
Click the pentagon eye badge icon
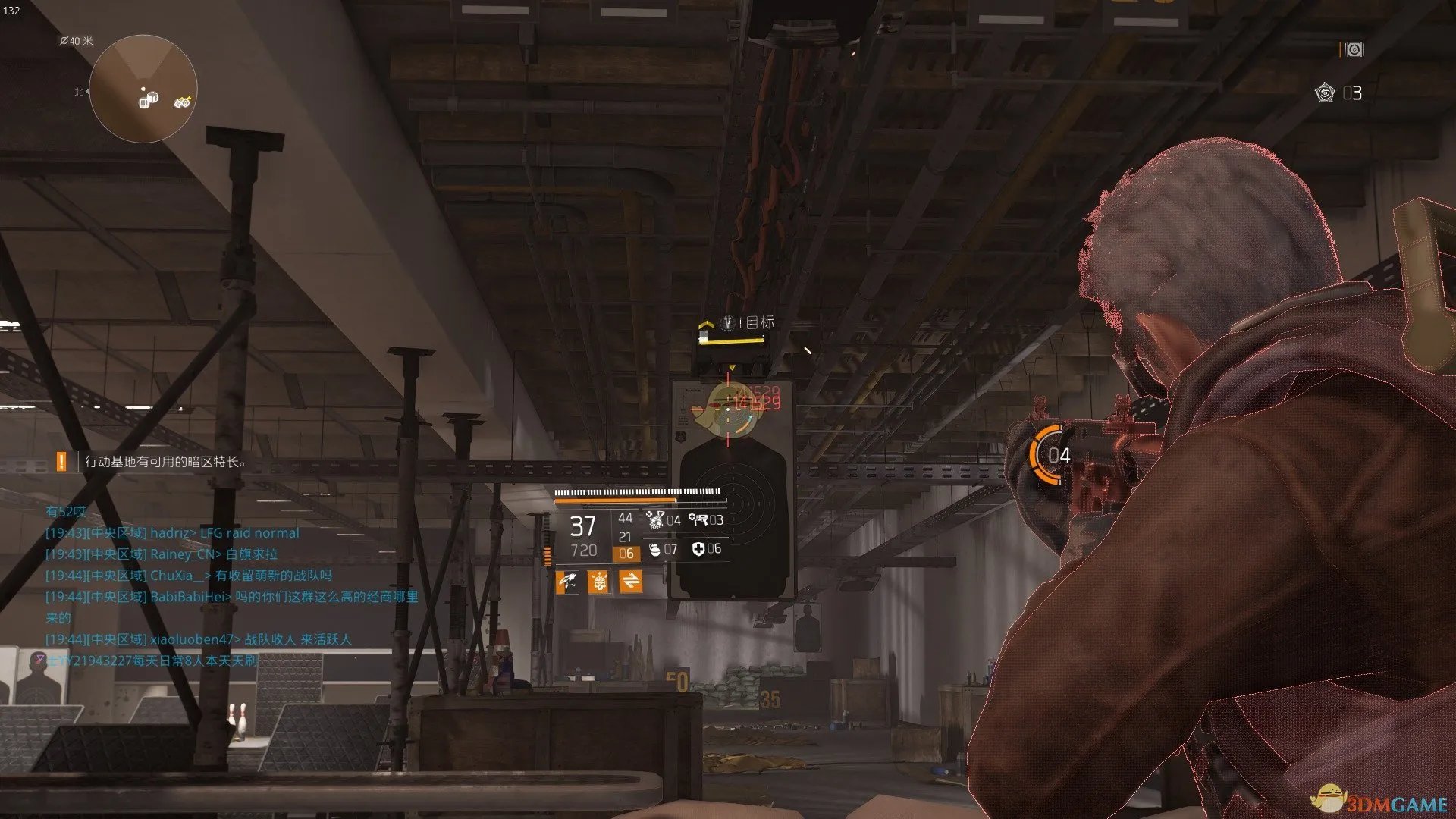(1325, 93)
